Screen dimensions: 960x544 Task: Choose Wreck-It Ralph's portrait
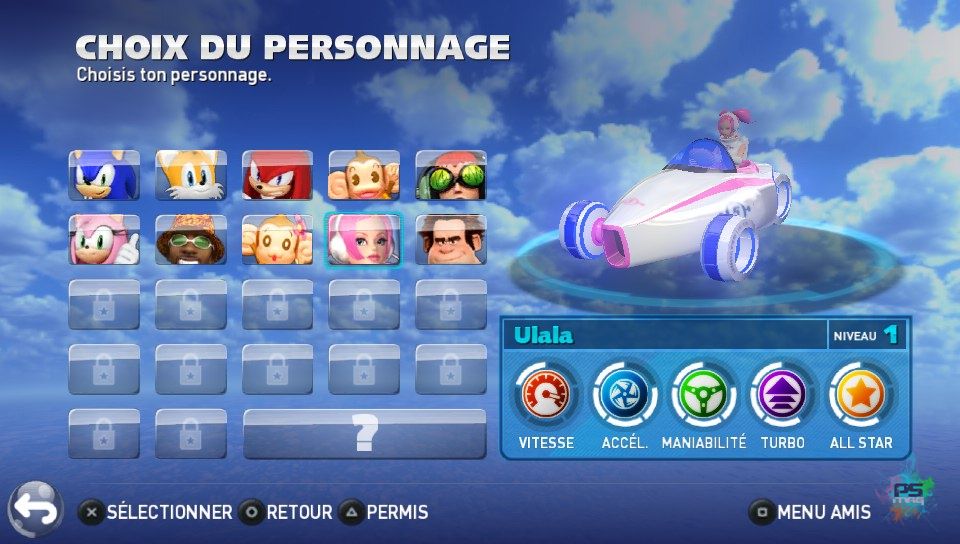point(451,240)
